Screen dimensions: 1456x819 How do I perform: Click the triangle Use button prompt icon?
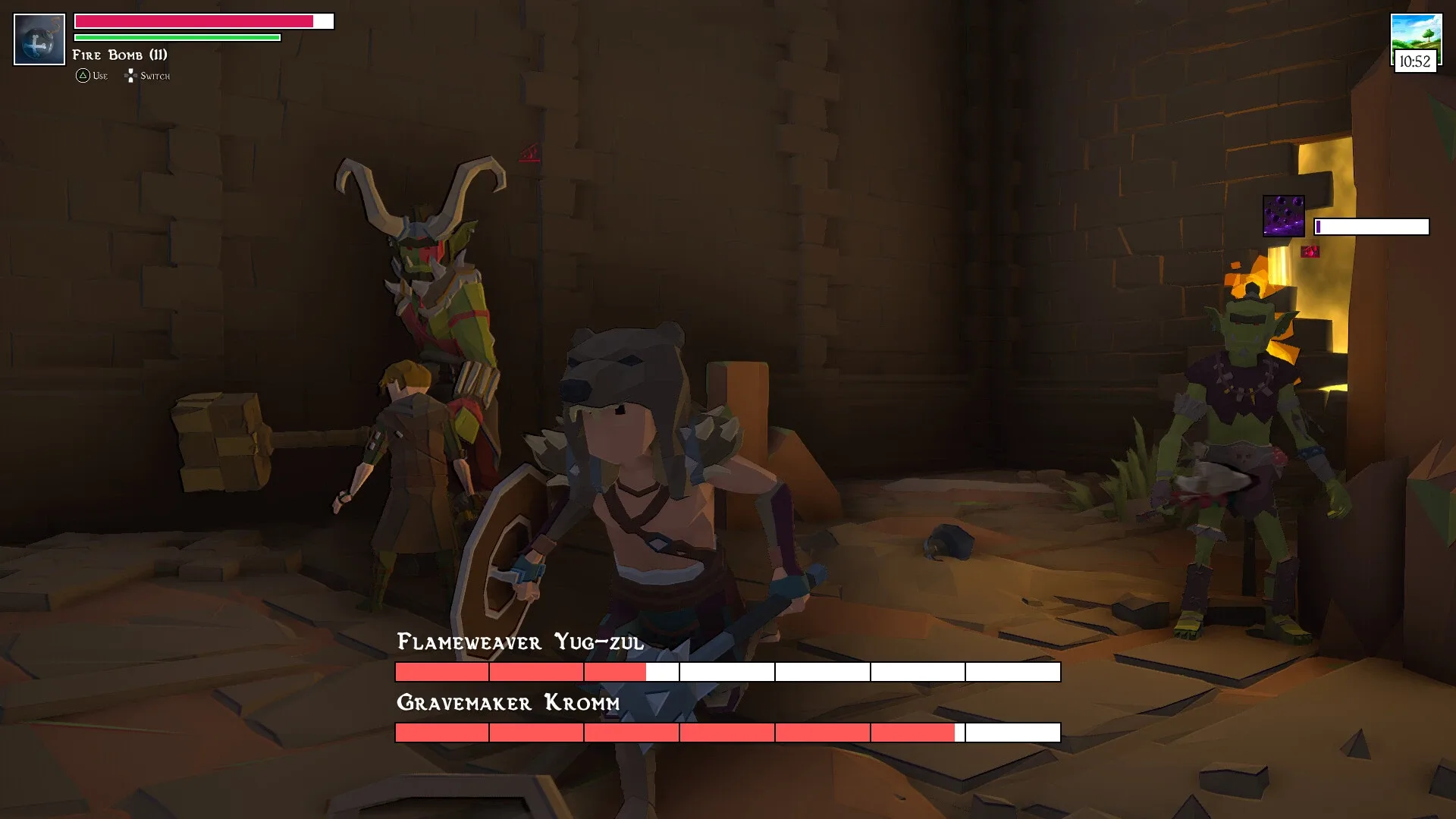pyautogui.click(x=81, y=76)
